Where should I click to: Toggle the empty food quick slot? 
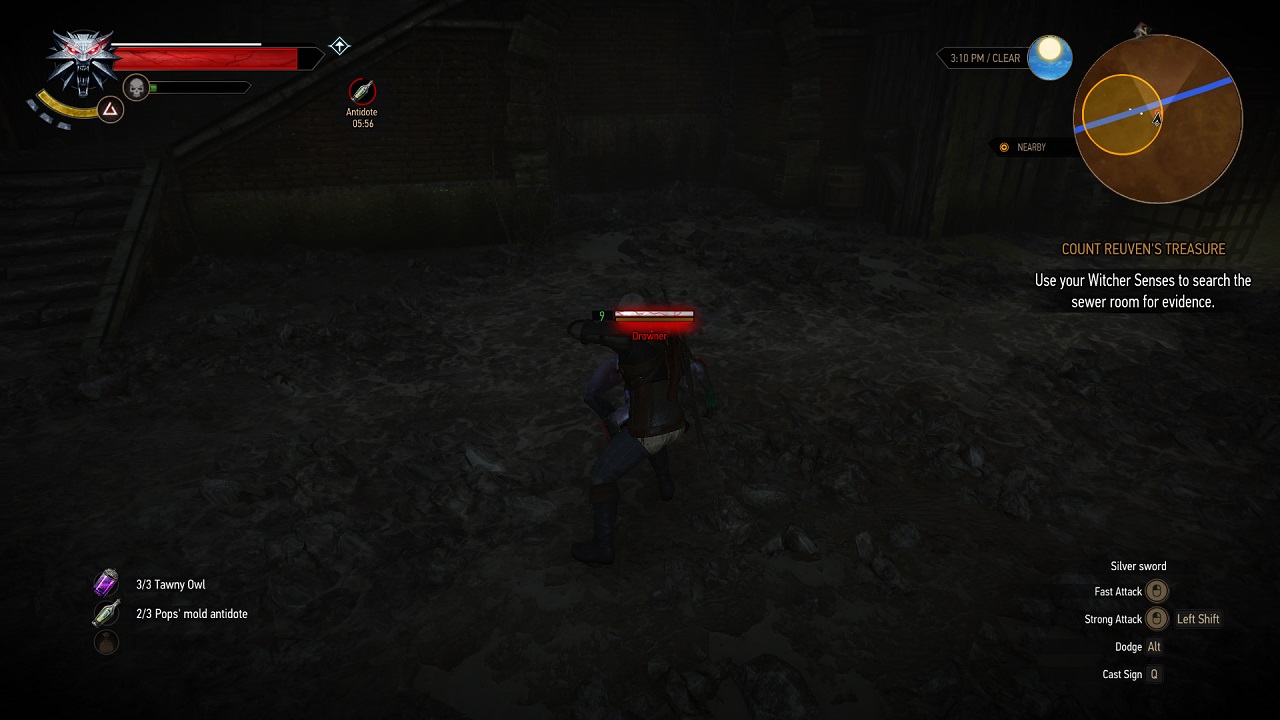coord(105,642)
